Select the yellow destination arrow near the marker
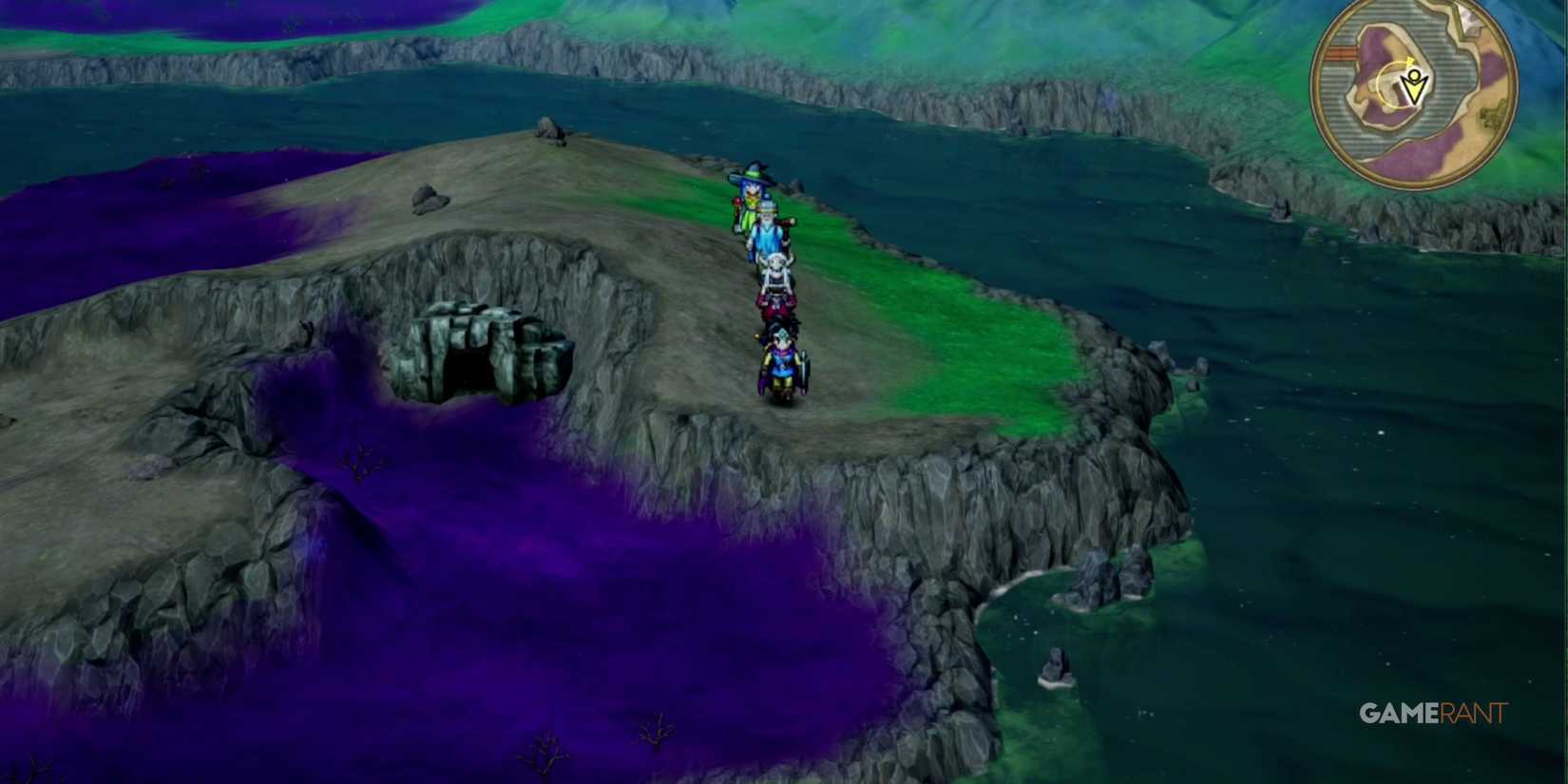 (x=1410, y=61)
